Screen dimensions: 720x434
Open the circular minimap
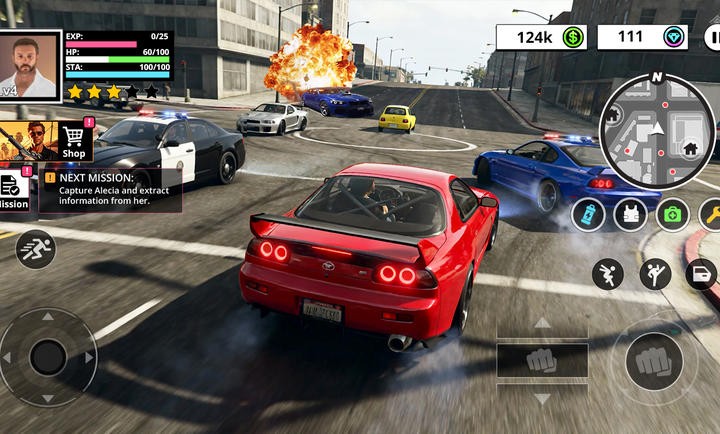pyautogui.click(x=656, y=131)
